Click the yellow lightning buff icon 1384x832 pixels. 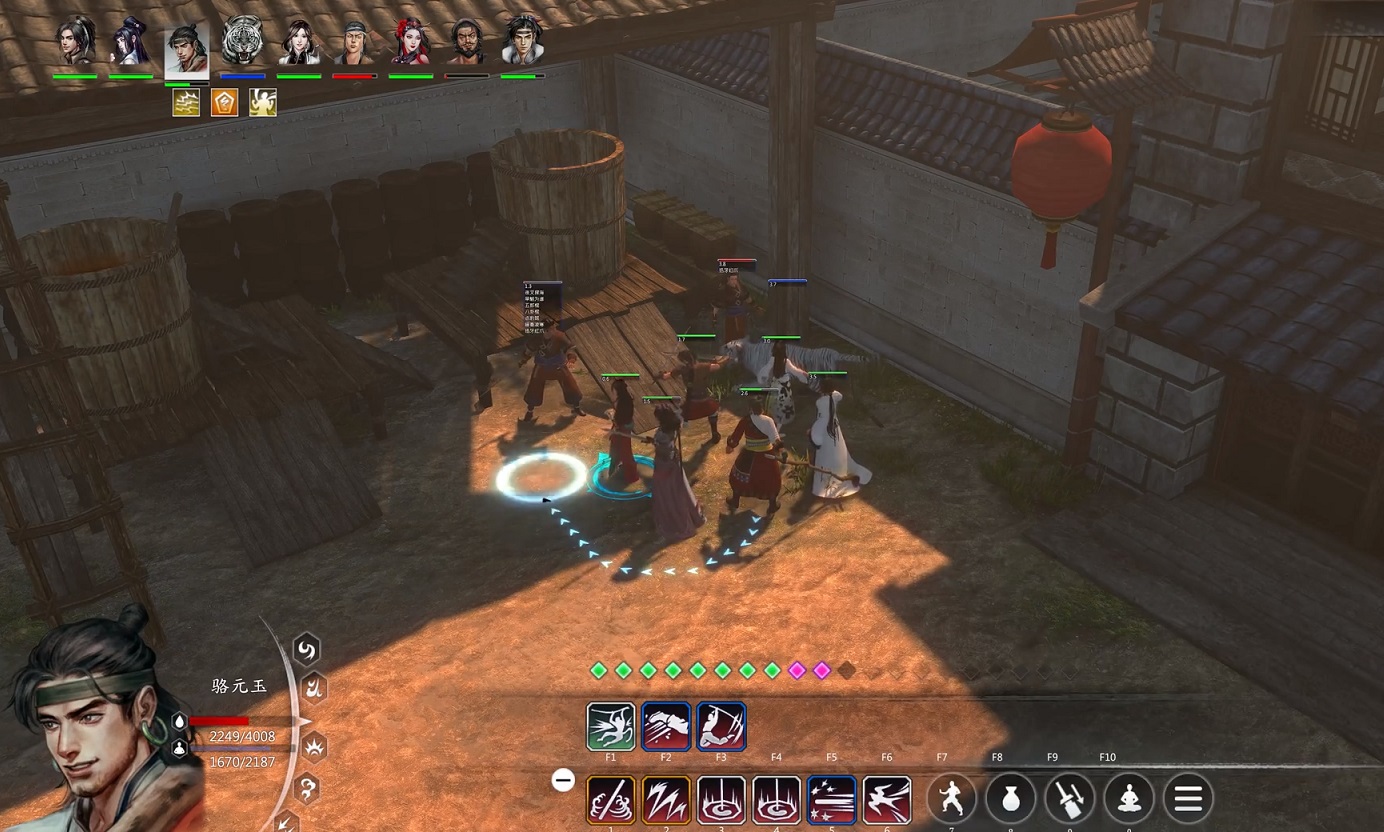tap(186, 102)
